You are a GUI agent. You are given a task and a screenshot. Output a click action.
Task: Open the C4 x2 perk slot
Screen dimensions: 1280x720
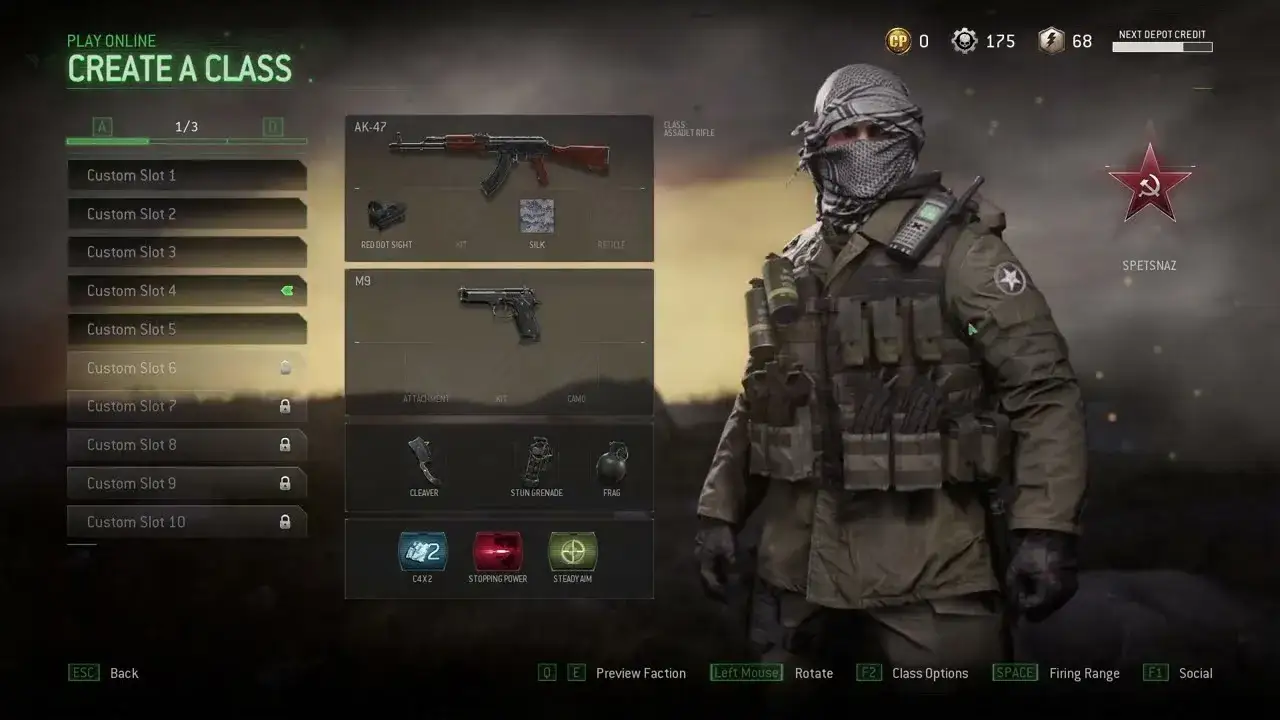pos(422,550)
